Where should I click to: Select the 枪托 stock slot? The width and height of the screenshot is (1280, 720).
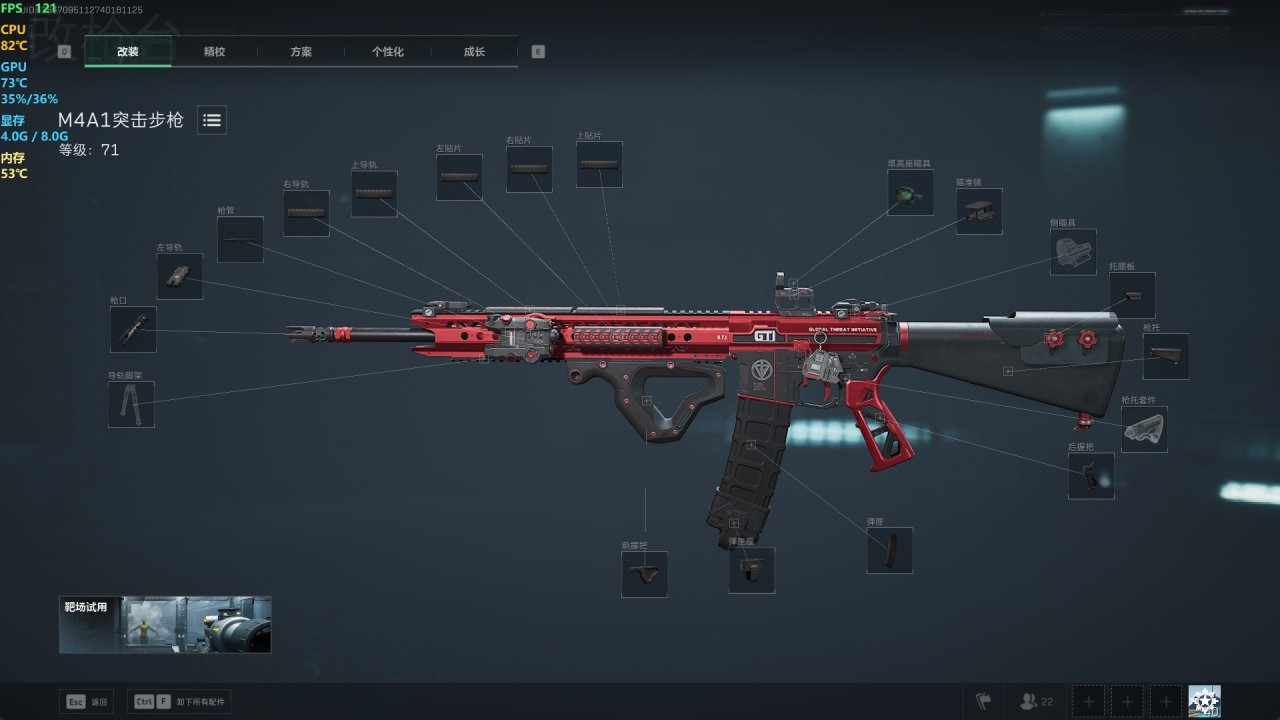click(1166, 356)
